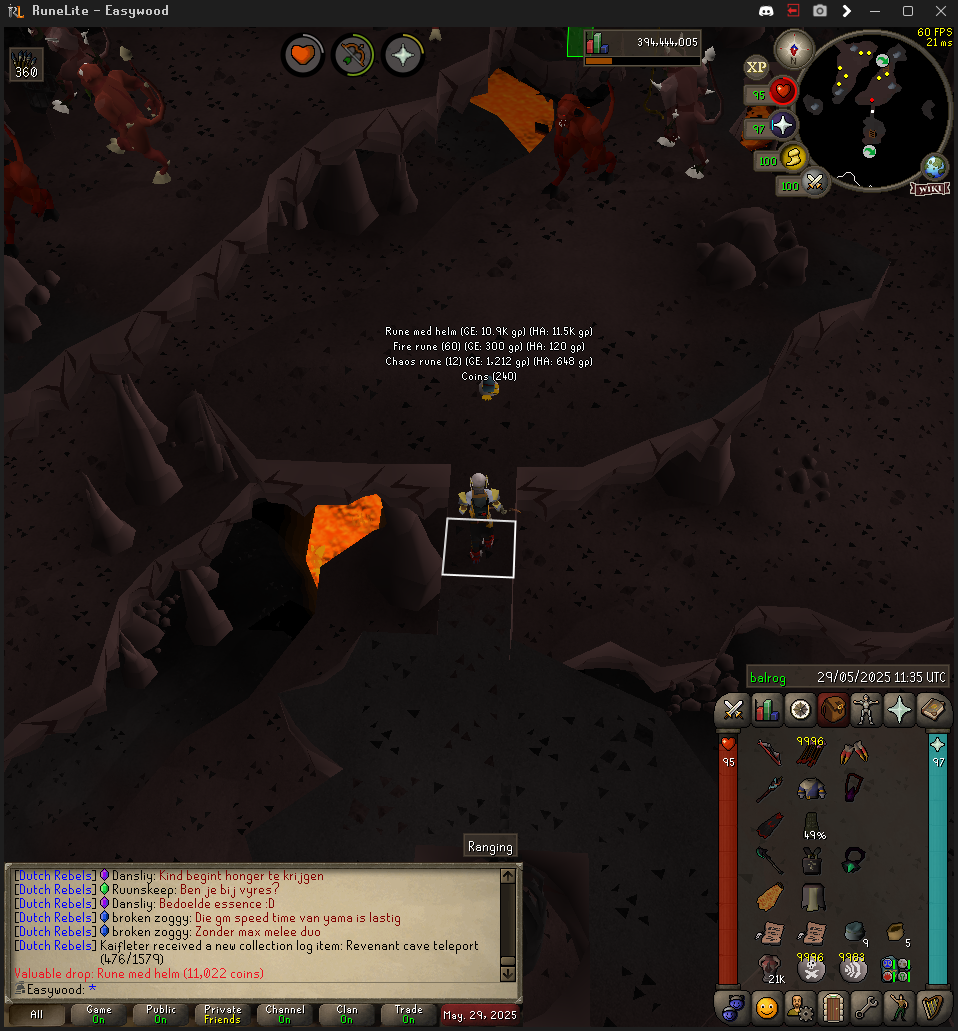Maximize the RuneLite window
The height and width of the screenshot is (1031, 958).
pyautogui.click(x=908, y=11)
